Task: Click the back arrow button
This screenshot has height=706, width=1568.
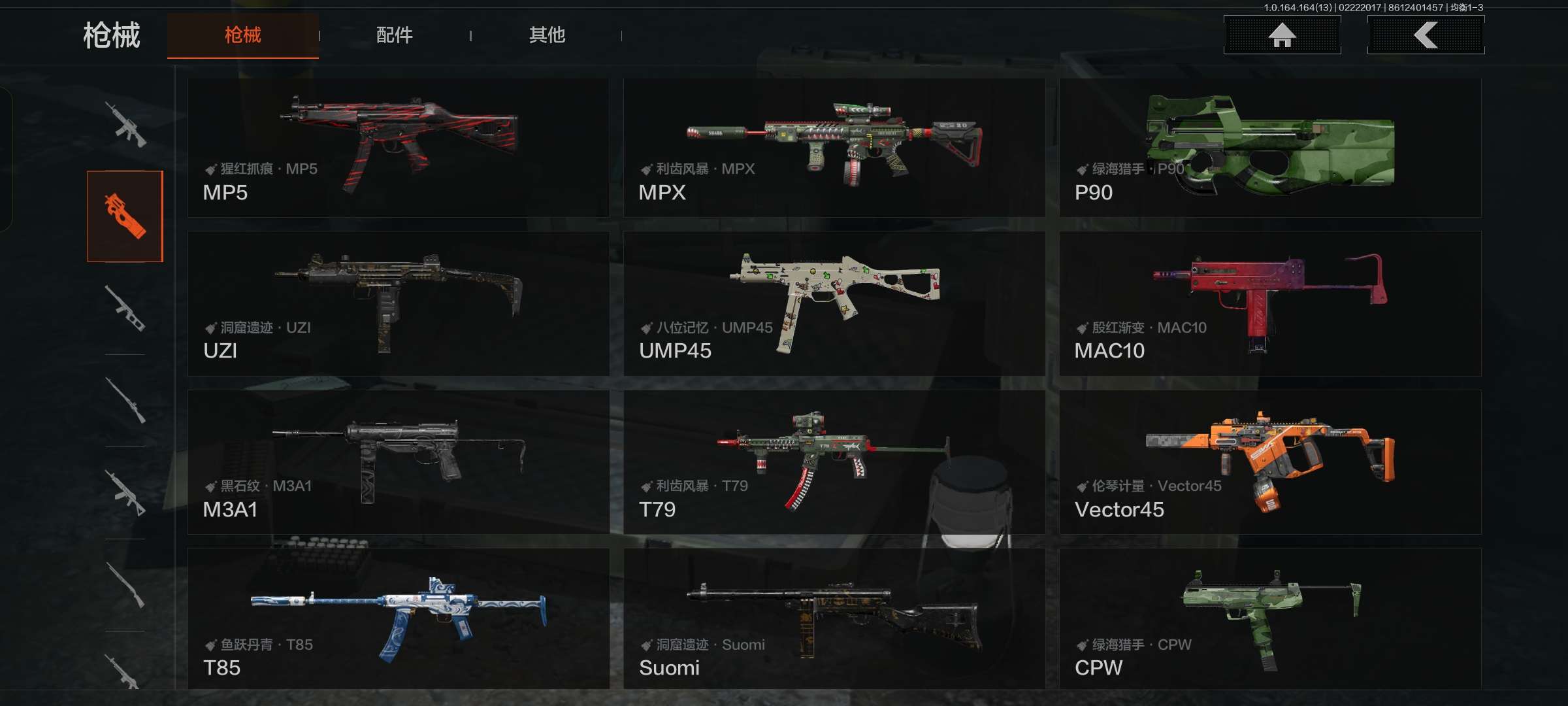Action: [x=1426, y=35]
